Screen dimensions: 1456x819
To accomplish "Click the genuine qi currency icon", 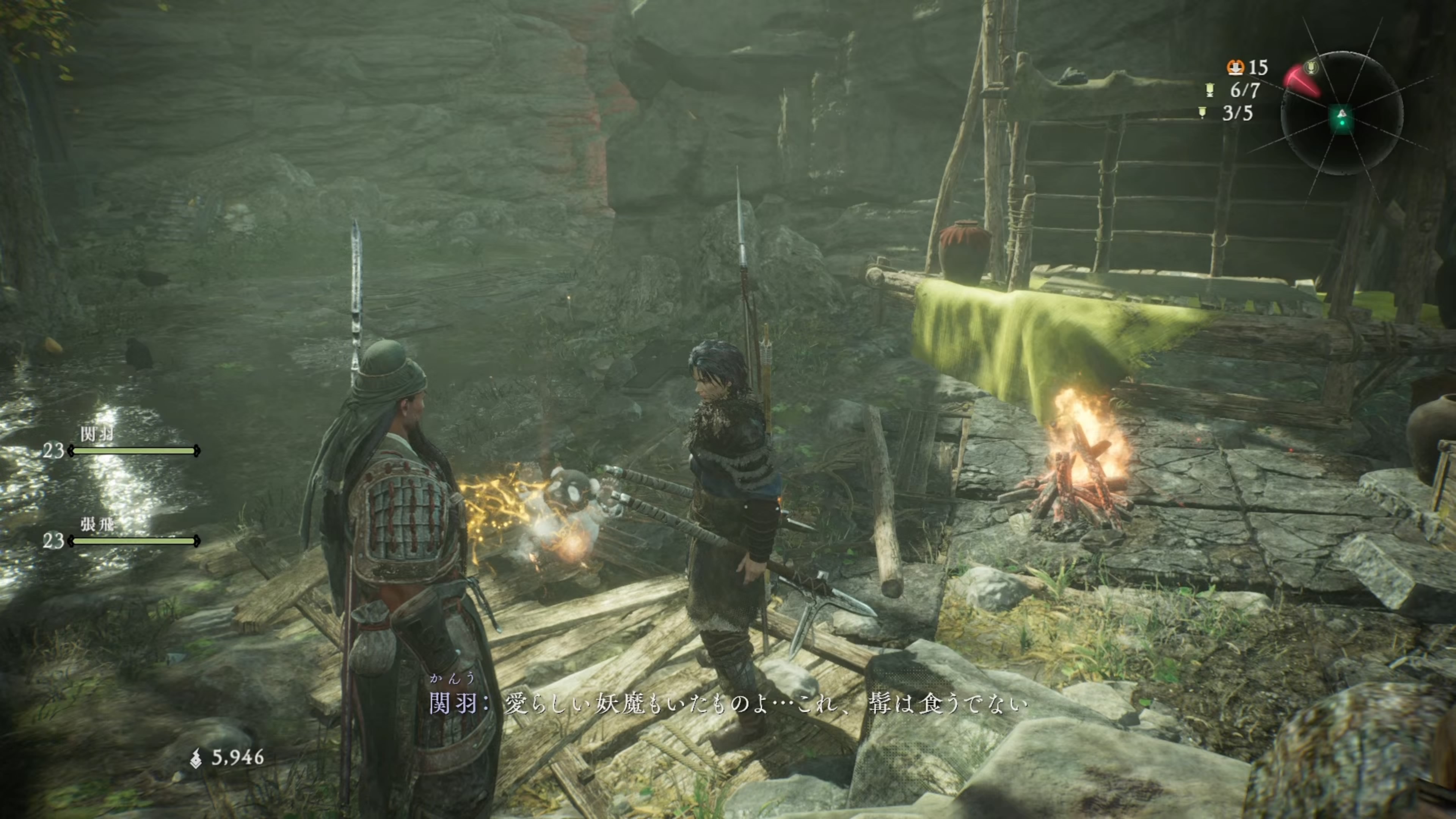I will (x=196, y=758).
